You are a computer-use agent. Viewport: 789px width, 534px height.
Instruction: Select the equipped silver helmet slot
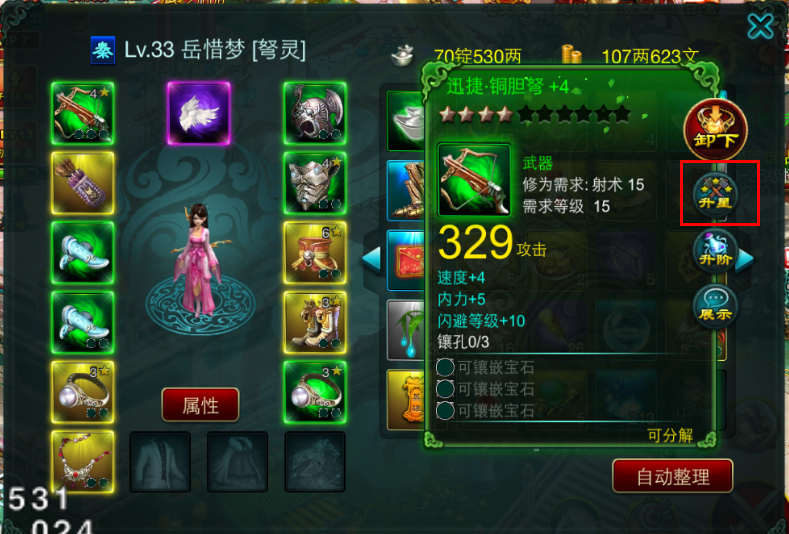pyautogui.click(x=315, y=114)
